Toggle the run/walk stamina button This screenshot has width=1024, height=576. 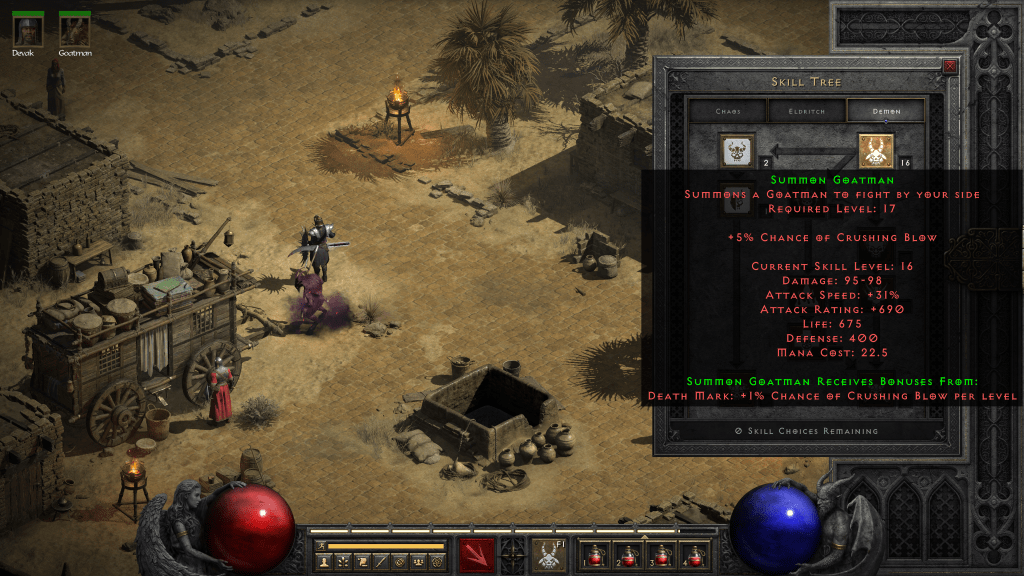(321, 546)
